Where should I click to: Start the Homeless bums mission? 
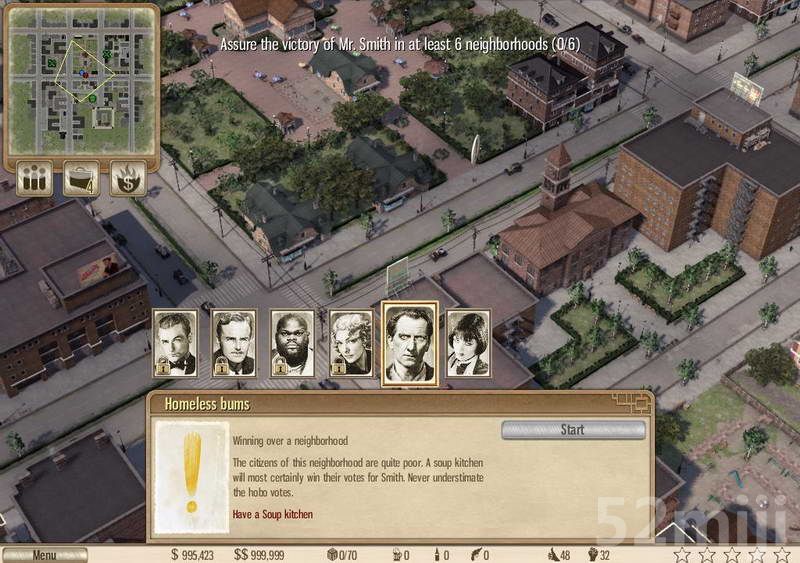[572, 430]
